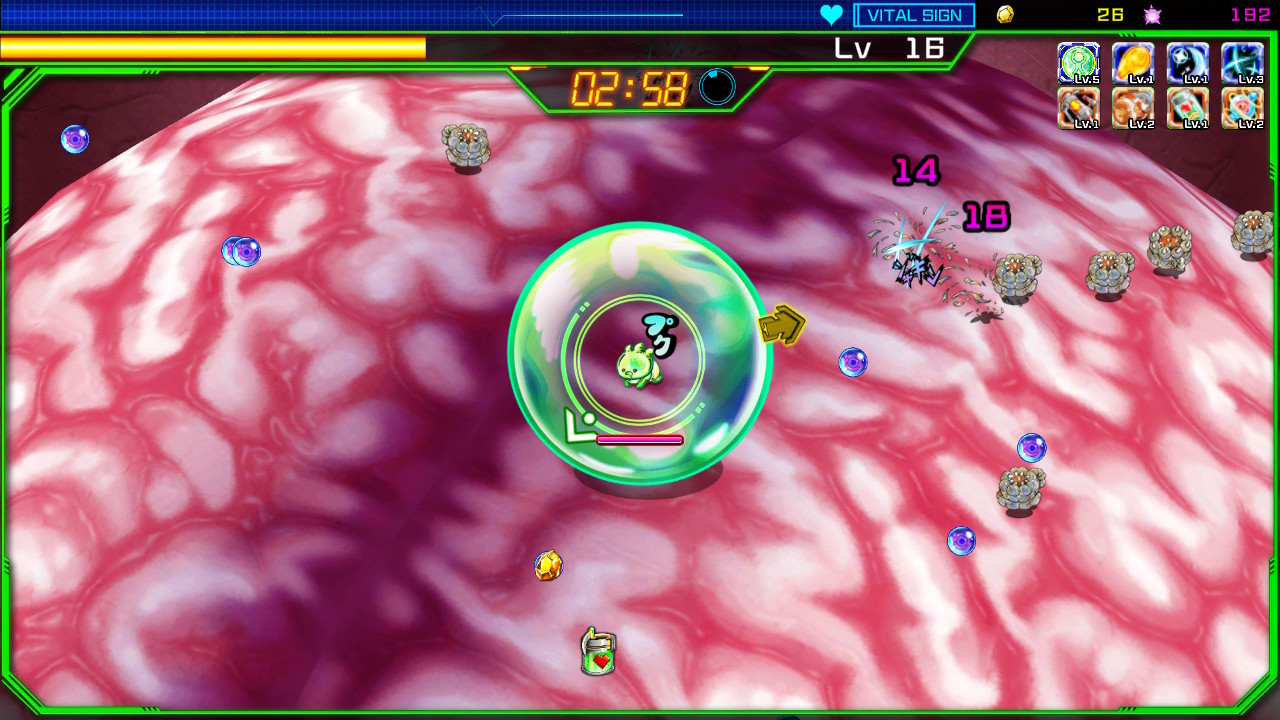
Task: Click the gold nugget drop on the field
Action: [549, 566]
